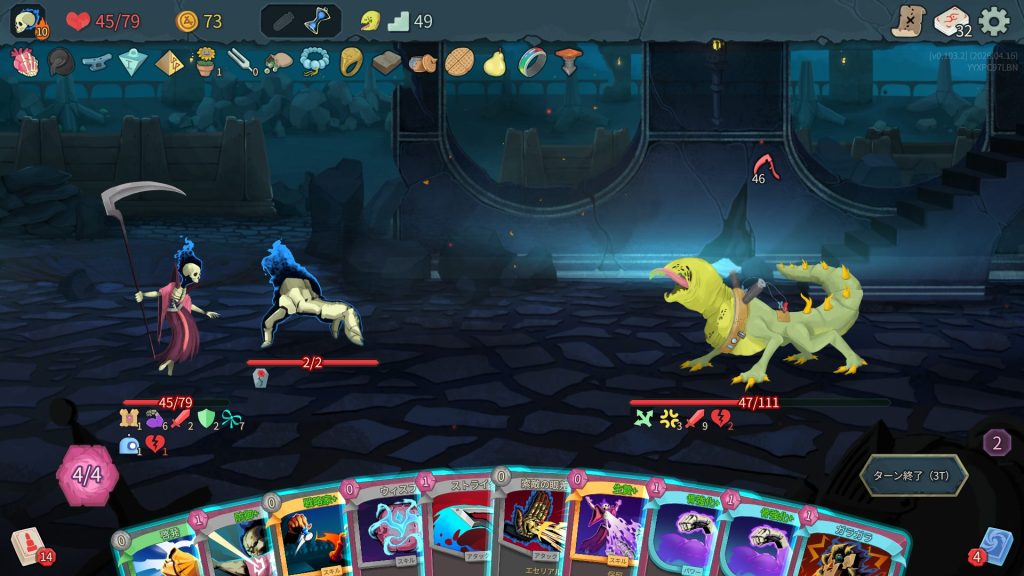1024x576 pixels.
Task: Inspect the yellow pear relic
Action: pyautogui.click(x=494, y=62)
